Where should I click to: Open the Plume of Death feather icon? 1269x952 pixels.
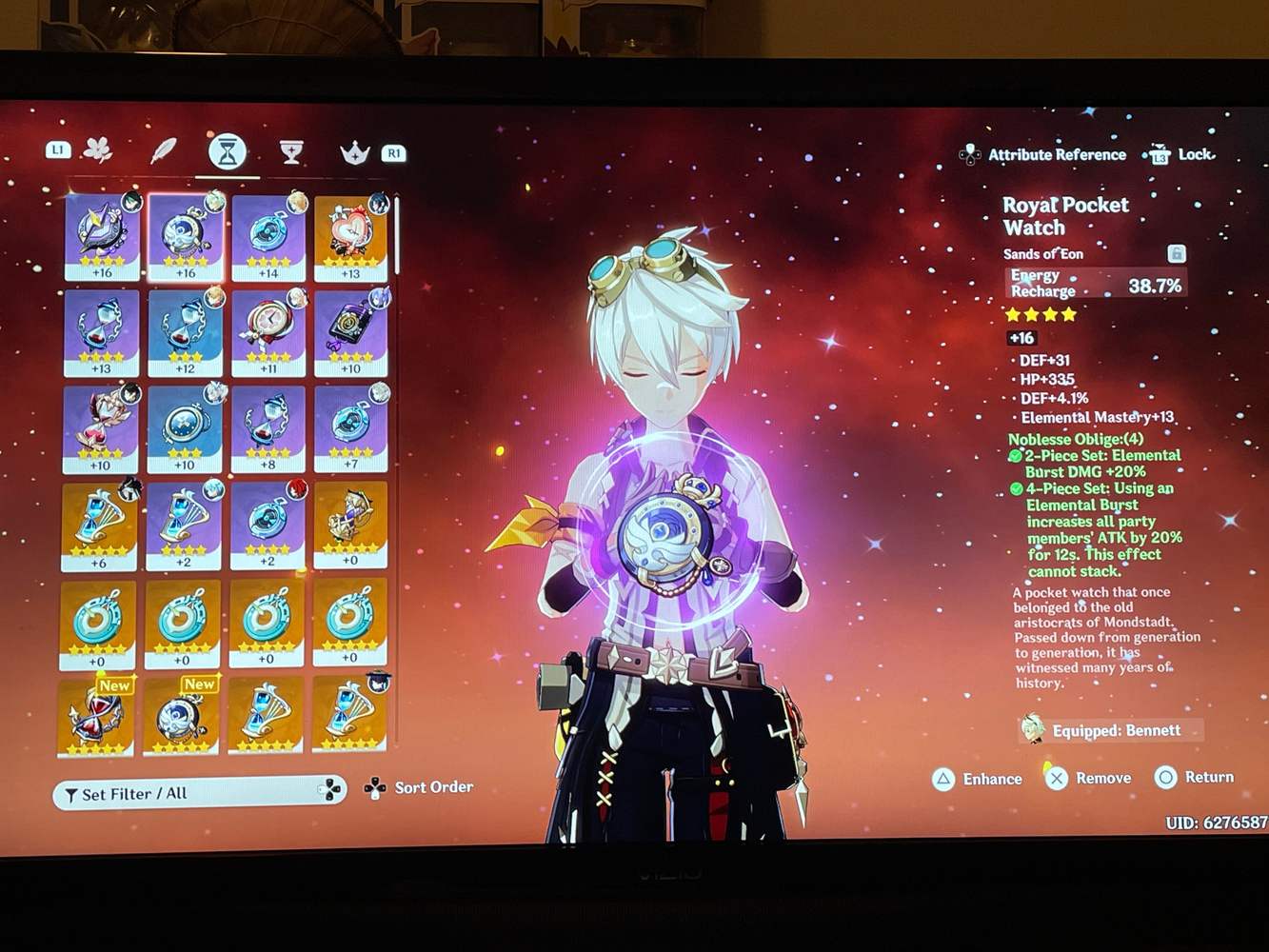pyautogui.click(x=164, y=149)
